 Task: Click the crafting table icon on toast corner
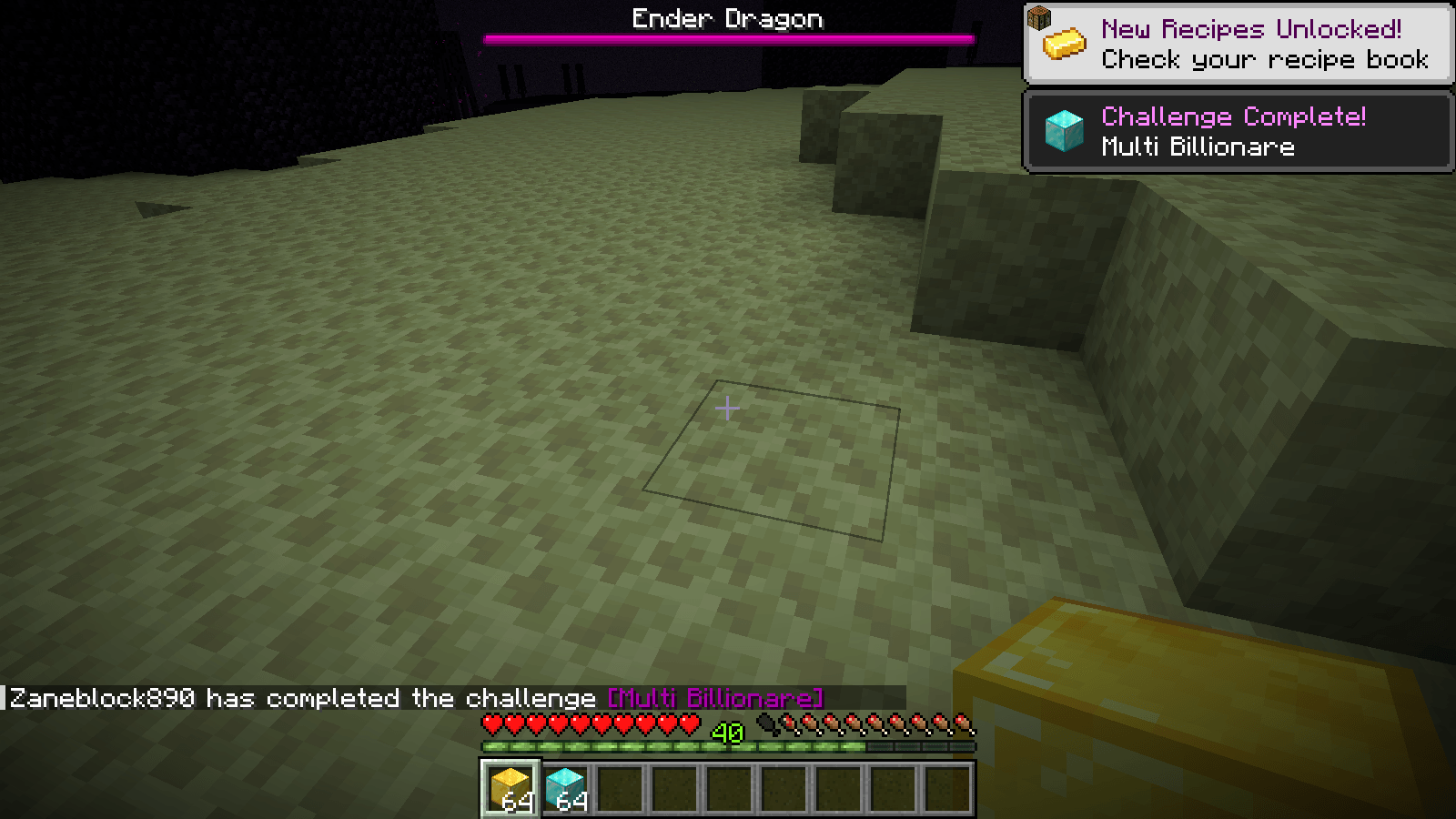[1040, 15]
